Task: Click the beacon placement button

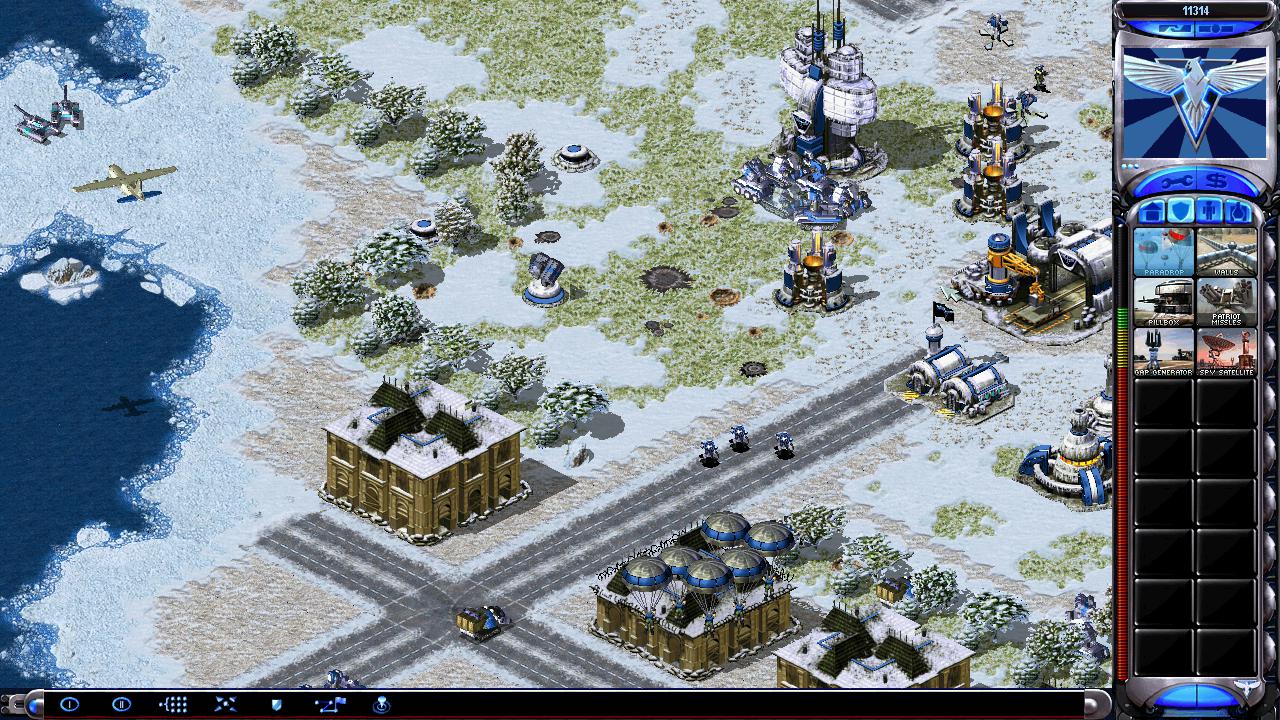Action: click(x=381, y=704)
